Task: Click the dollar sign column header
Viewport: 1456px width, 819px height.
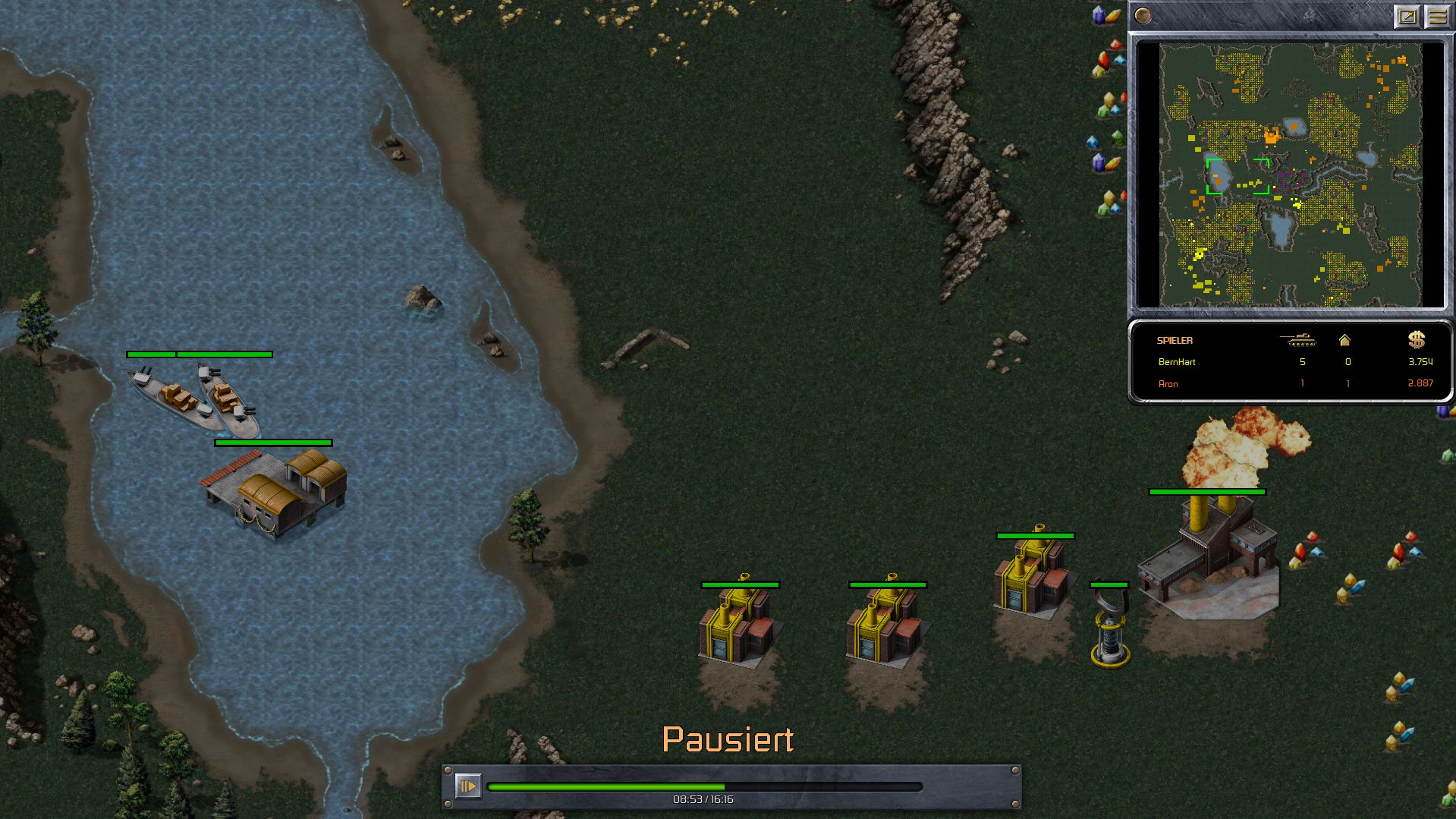Action: pyautogui.click(x=1417, y=340)
